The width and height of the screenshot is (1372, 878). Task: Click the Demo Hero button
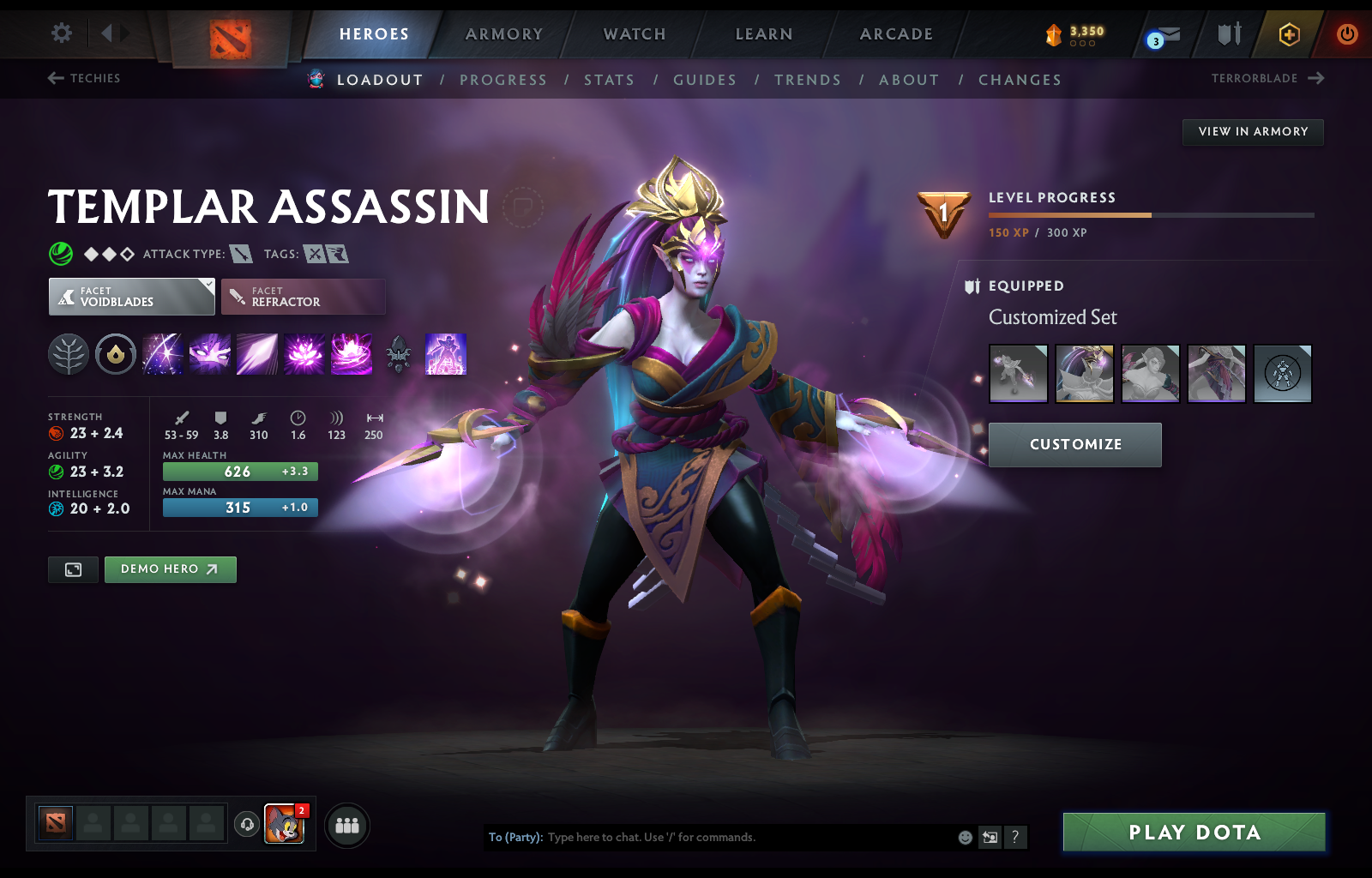(170, 568)
